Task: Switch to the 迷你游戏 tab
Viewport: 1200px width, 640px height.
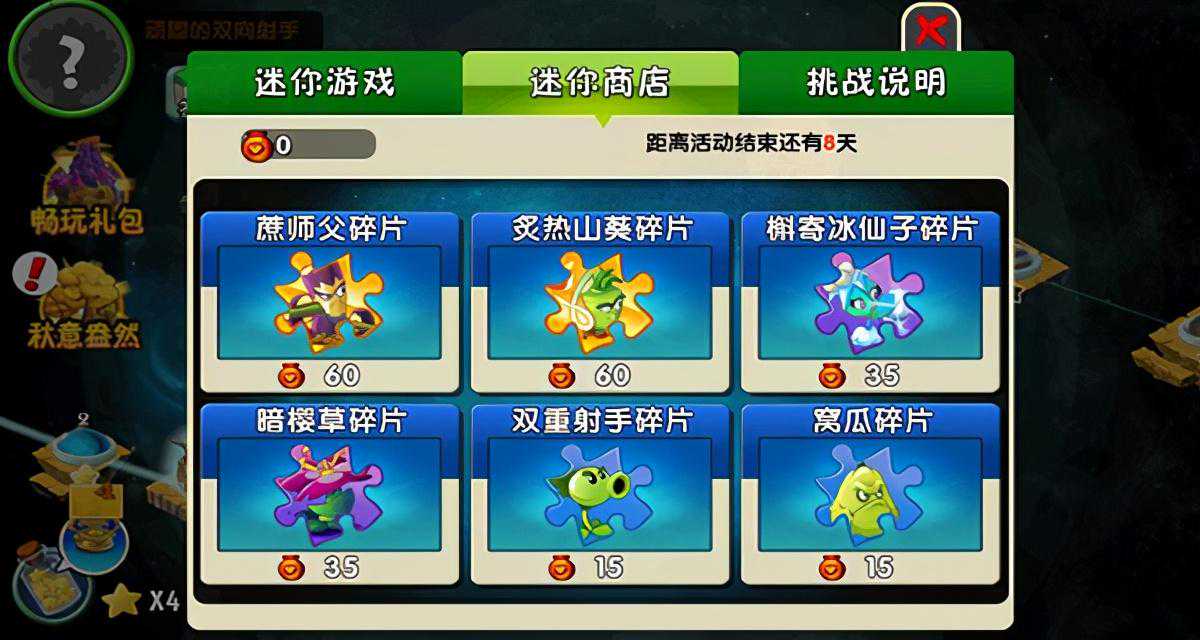Action: click(324, 83)
